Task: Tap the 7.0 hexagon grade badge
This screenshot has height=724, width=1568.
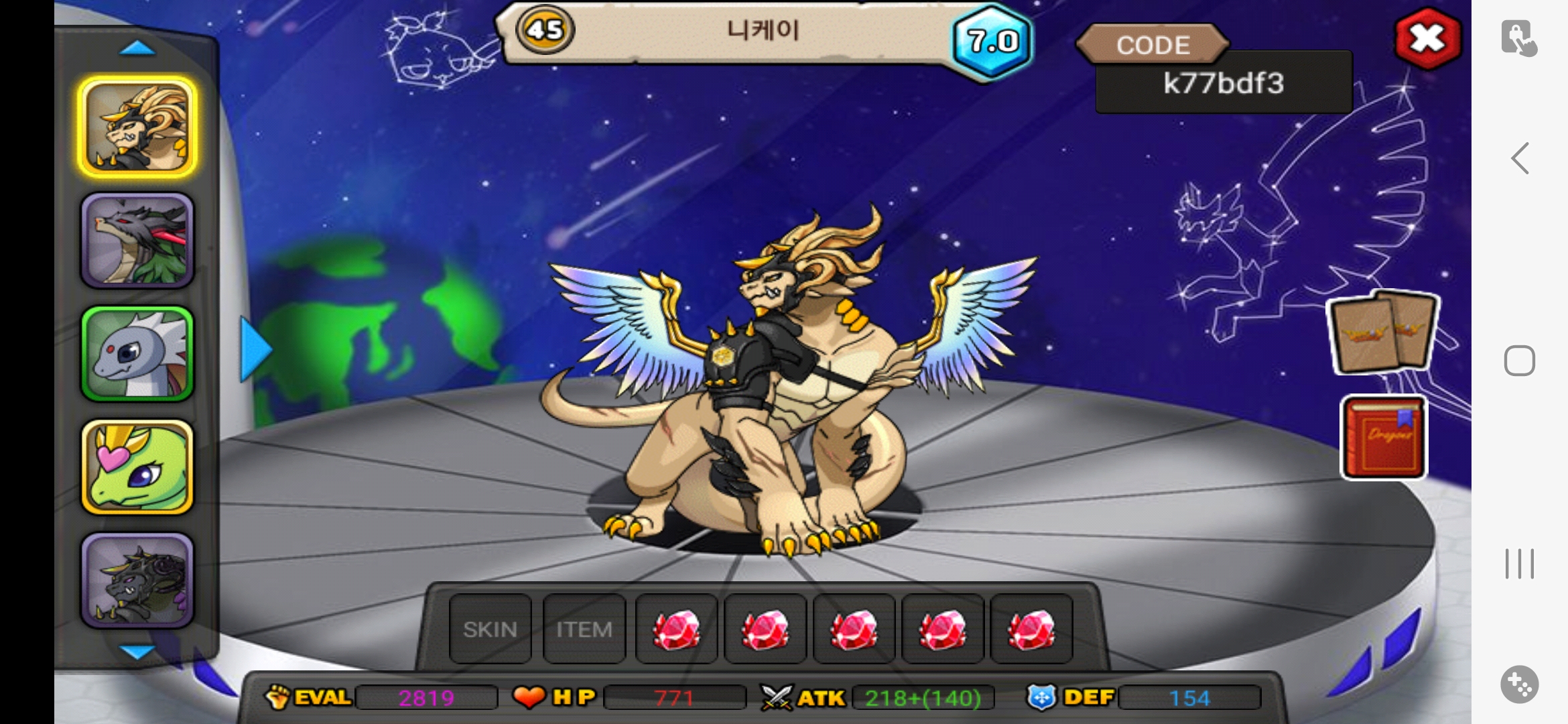Action: pyautogui.click(x=992, y=42)
